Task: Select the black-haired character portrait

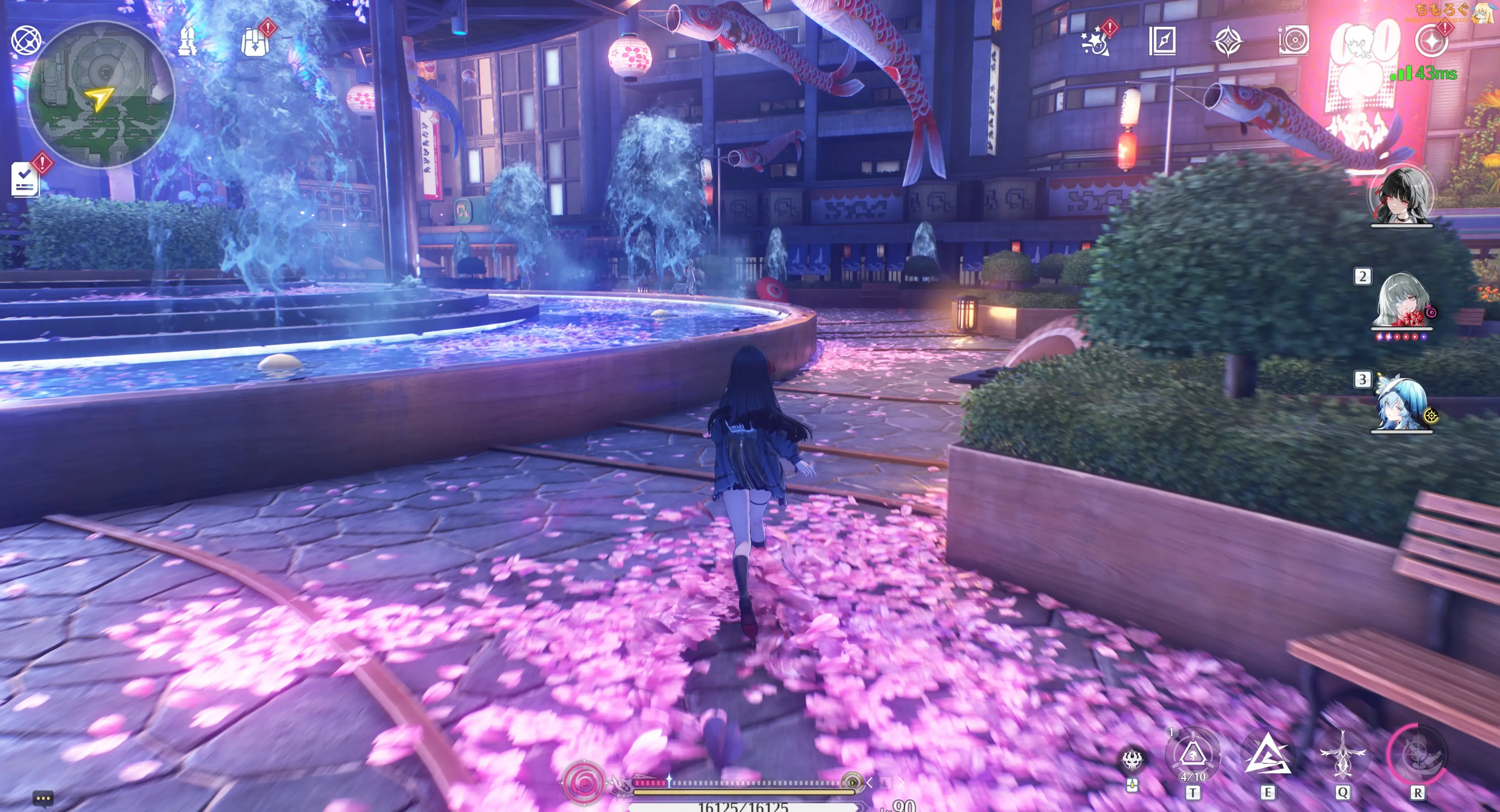Action: [x=1401, y=196]
